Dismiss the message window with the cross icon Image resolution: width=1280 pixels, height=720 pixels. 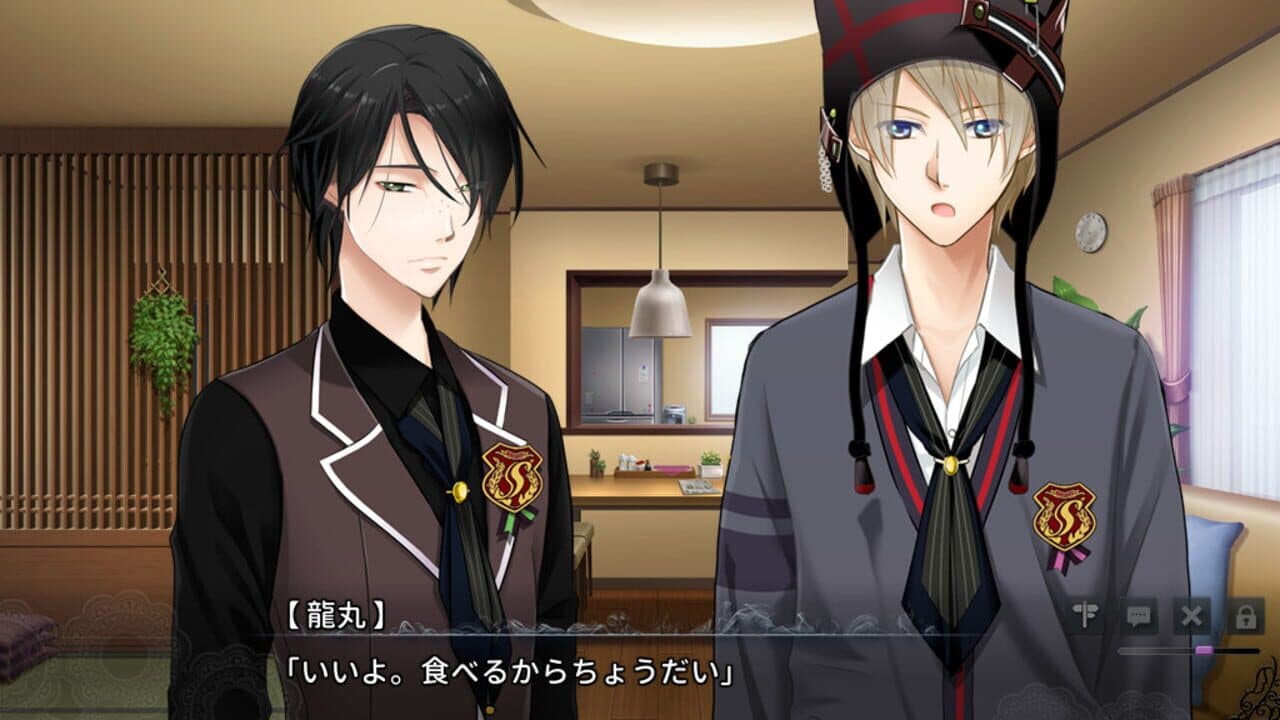point(1191,614)
